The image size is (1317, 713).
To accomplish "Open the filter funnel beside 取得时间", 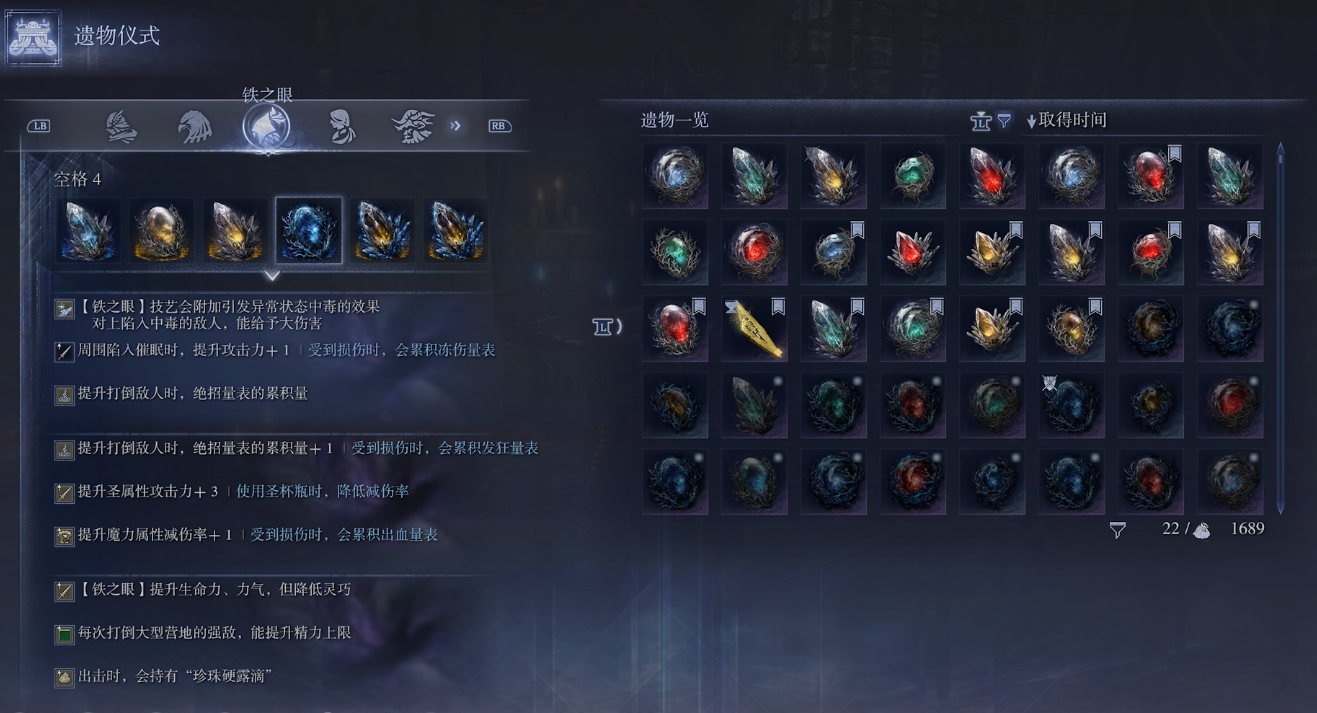I will click(1004, 121).
